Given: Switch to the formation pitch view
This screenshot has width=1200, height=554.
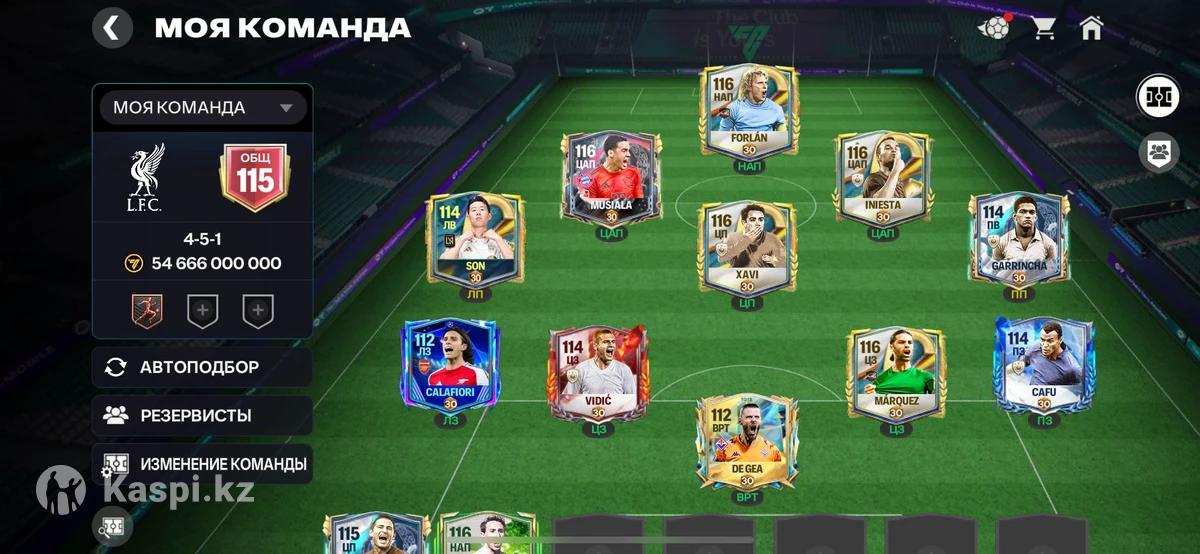Looking at the screenshot, I should point(1158,97).
